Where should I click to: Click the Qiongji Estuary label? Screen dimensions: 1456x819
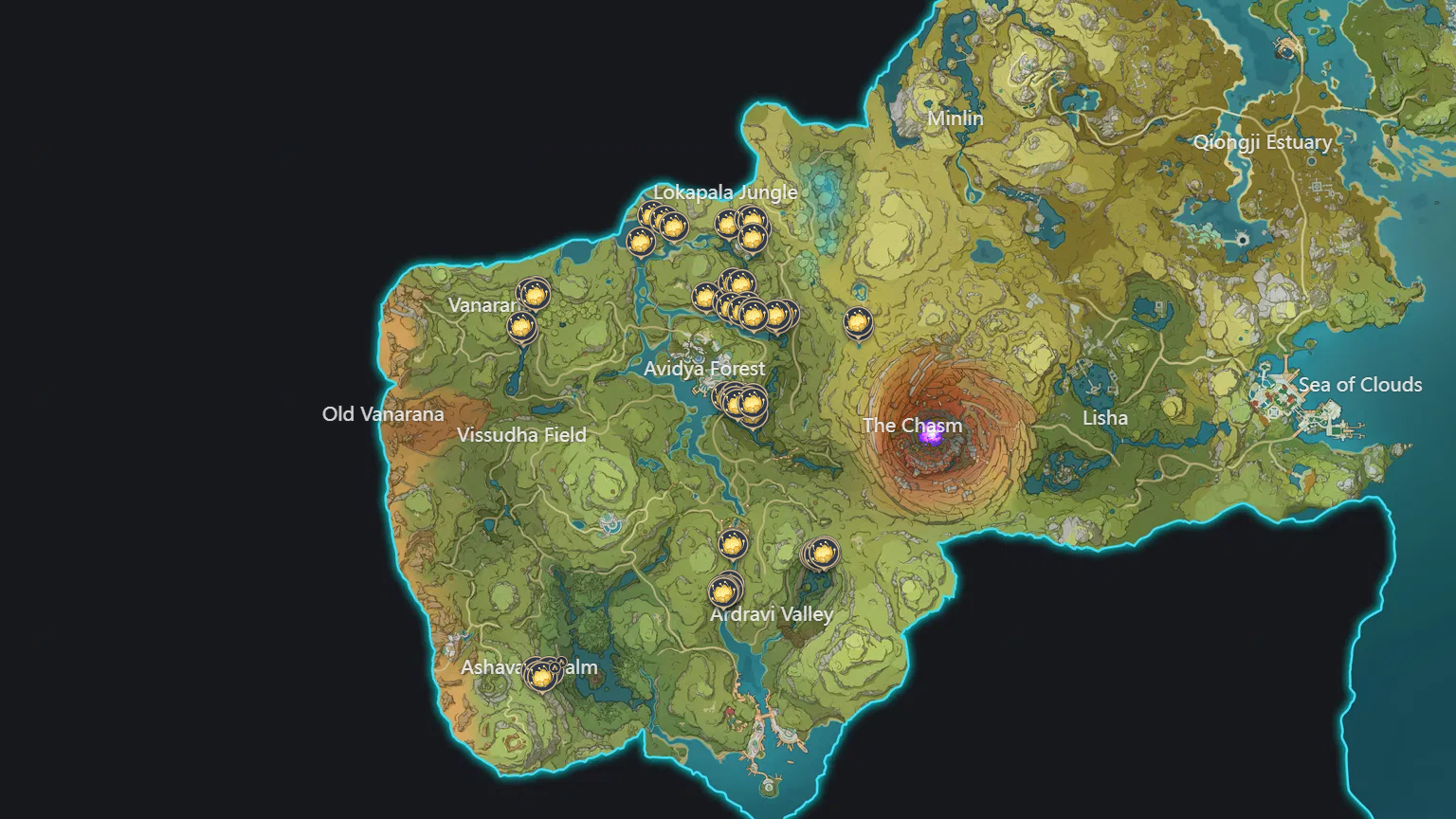point(1265,142)
